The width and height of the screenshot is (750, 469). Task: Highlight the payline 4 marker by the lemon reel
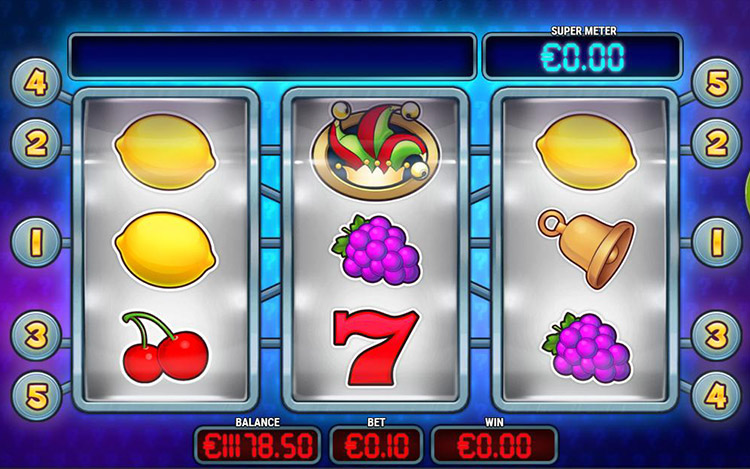coord(36,83)
